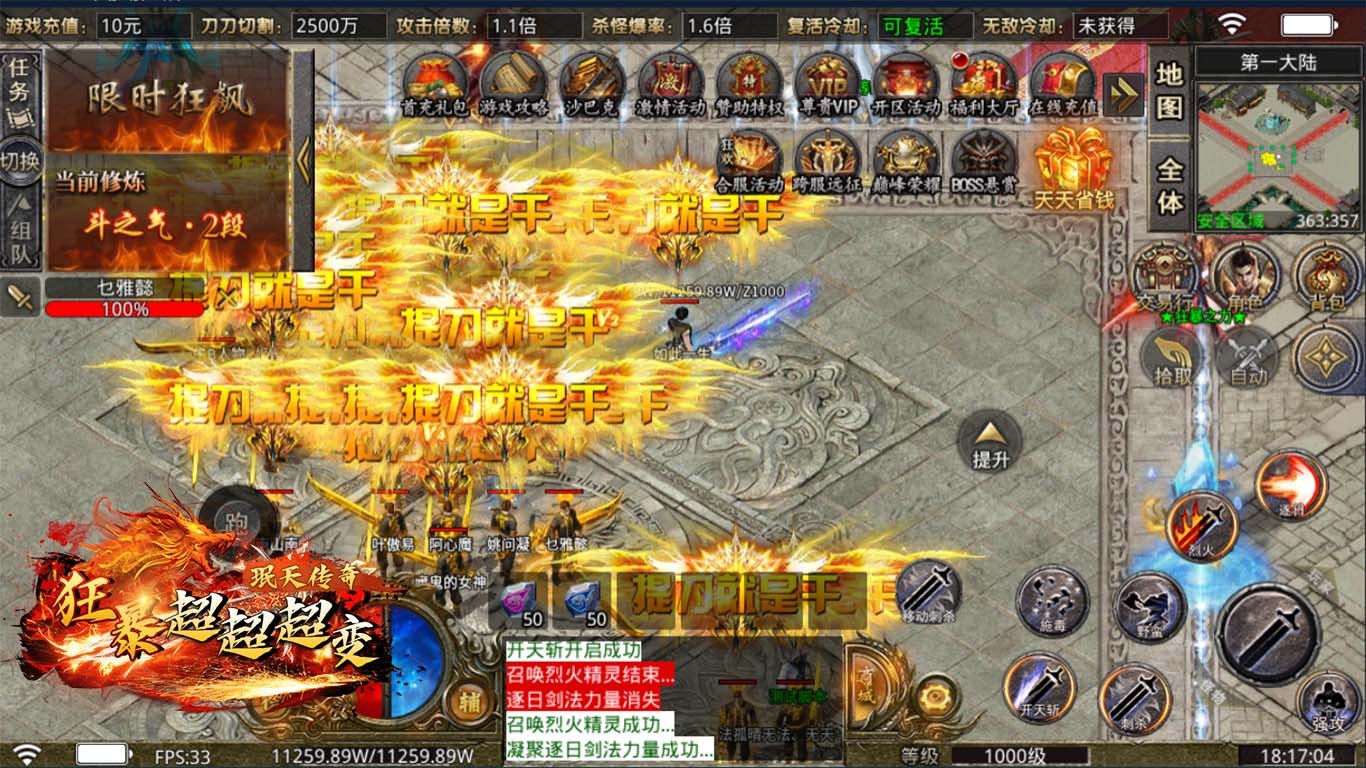Cast the 开天斩 skill
Image resolution: width=1366 pixels, height=768 pixels.
(1040, 687)
